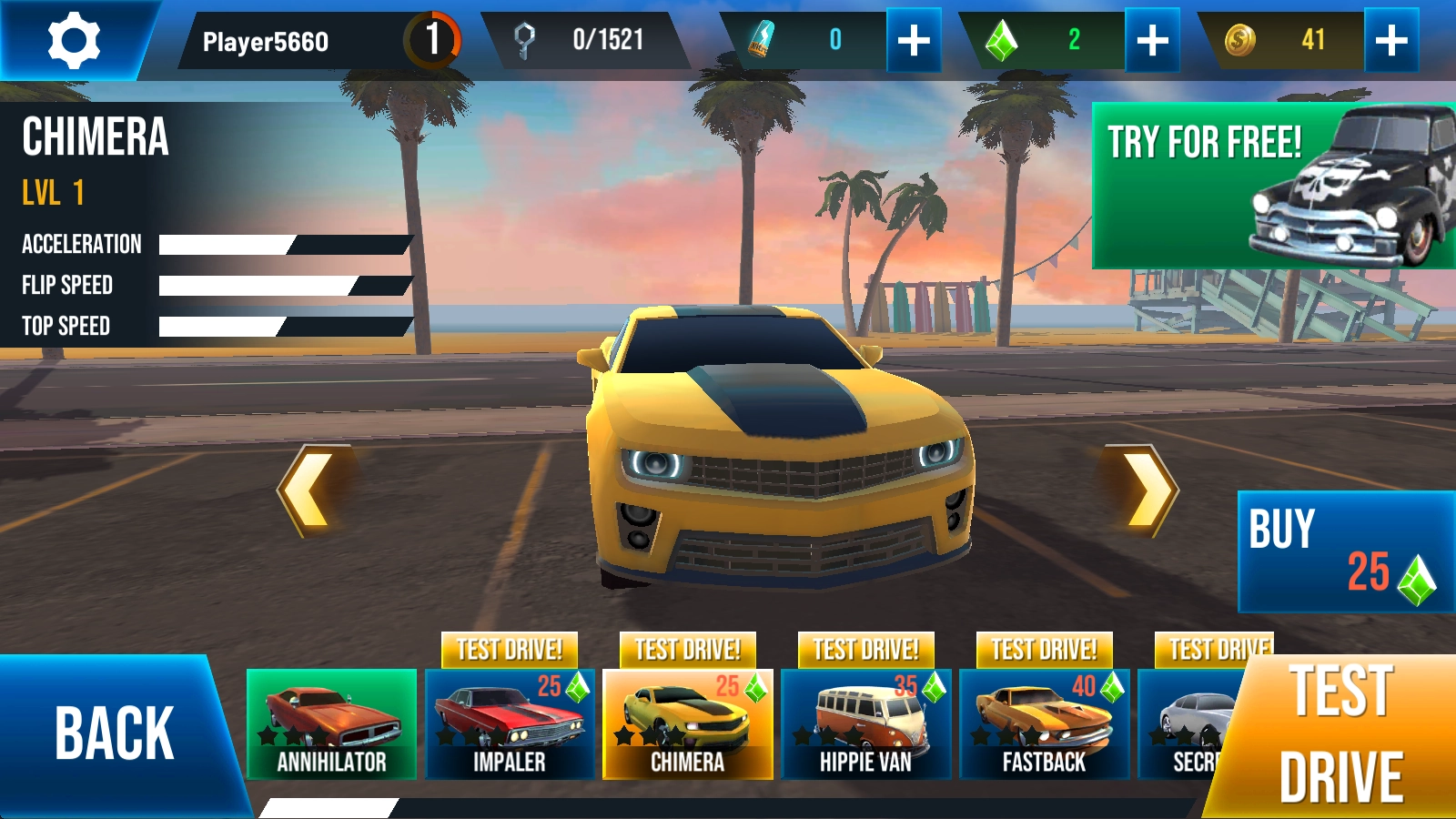Select the Chimera car thumbnail
This screenshot has height=819, width=1456.
point(688,724)
